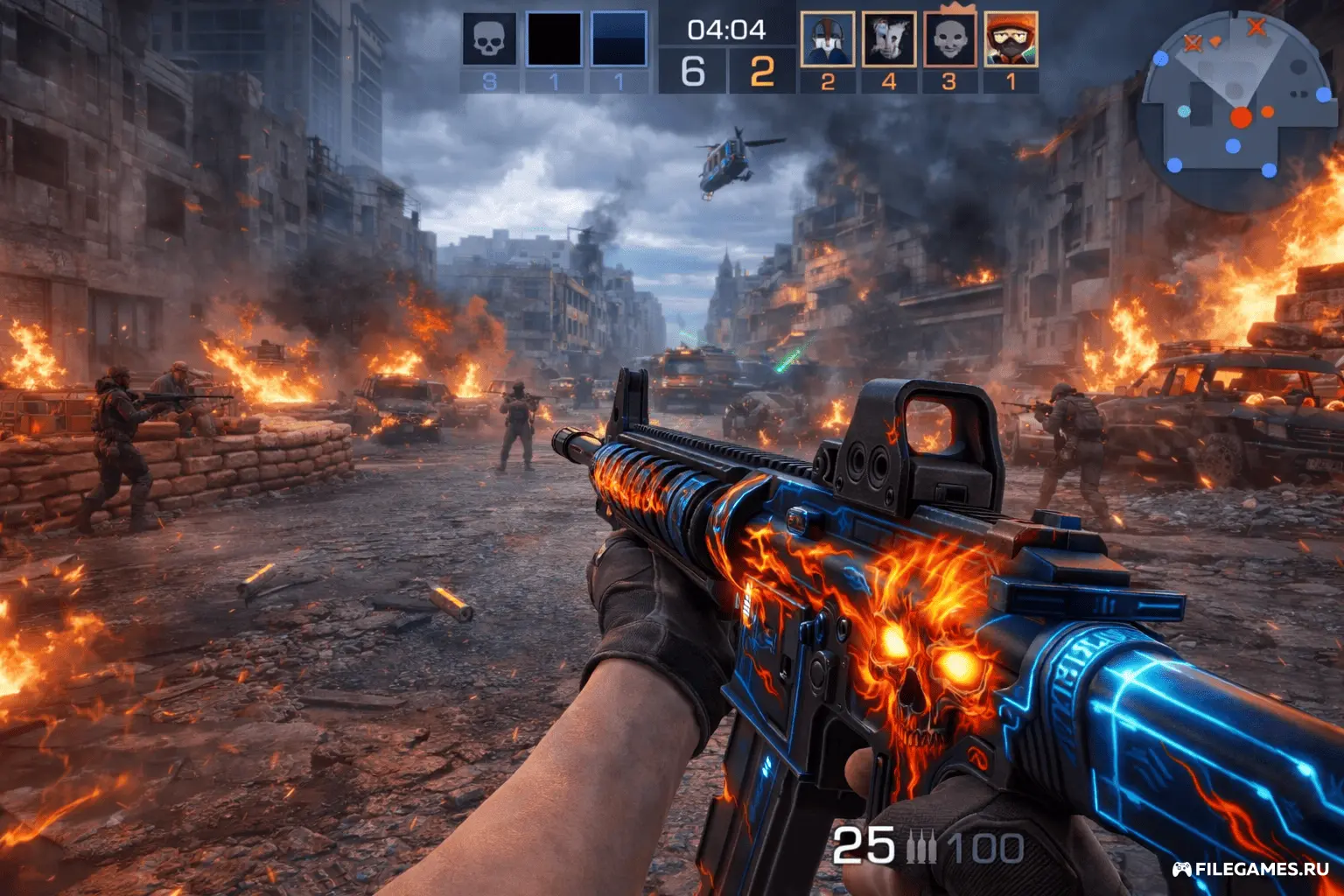1344x896 pixels.
Task: Pick the crowned grey mask enemy portrait
Action: 950,39
